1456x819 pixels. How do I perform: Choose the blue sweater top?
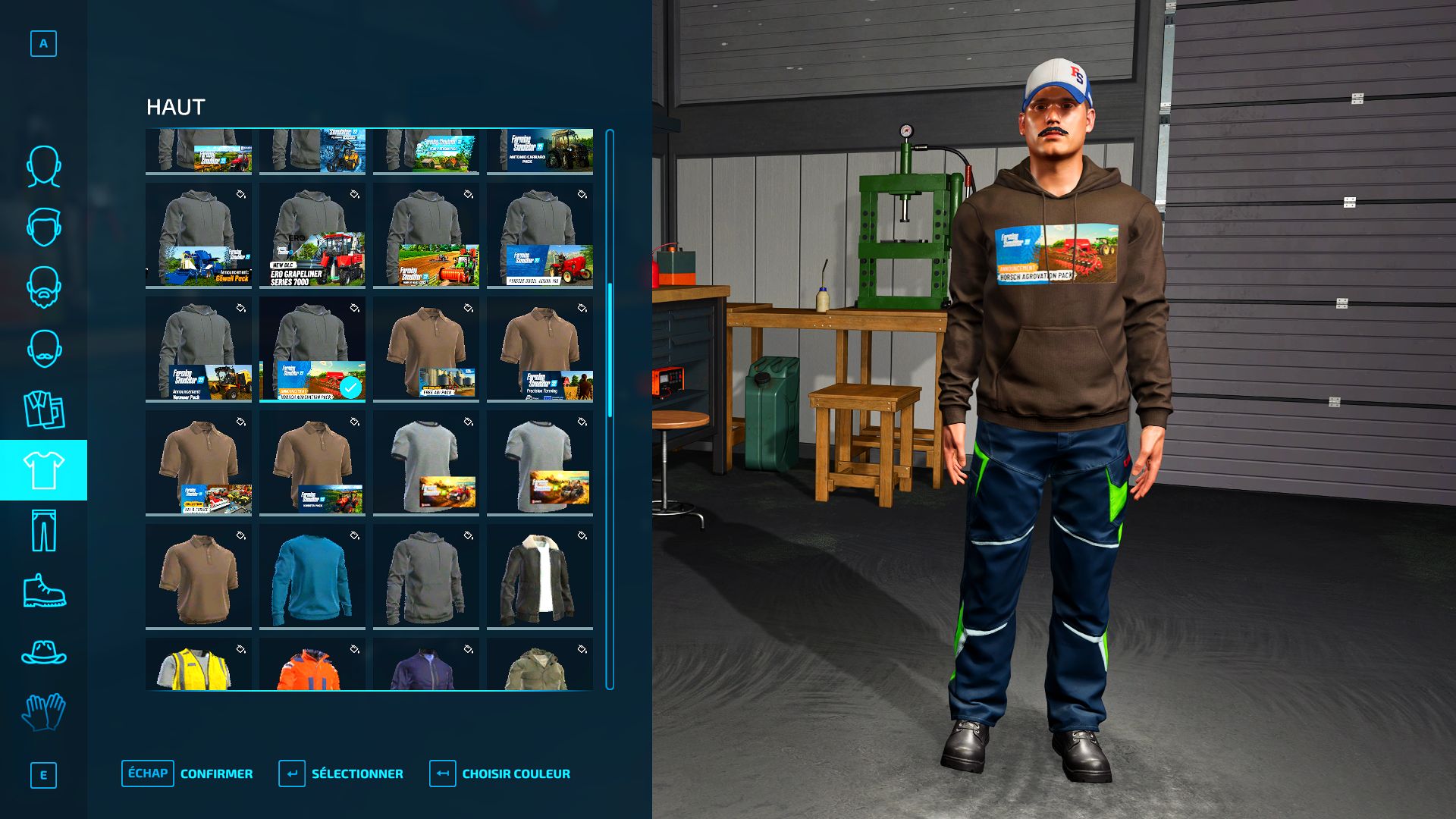click(312, 576)
